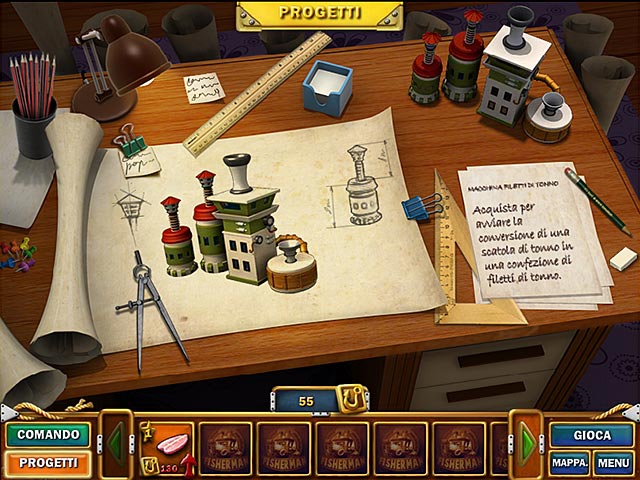The width and height of the screenshot is (640, 480).
Task: Switch to the Progetti tab
Action: [47, 463]
